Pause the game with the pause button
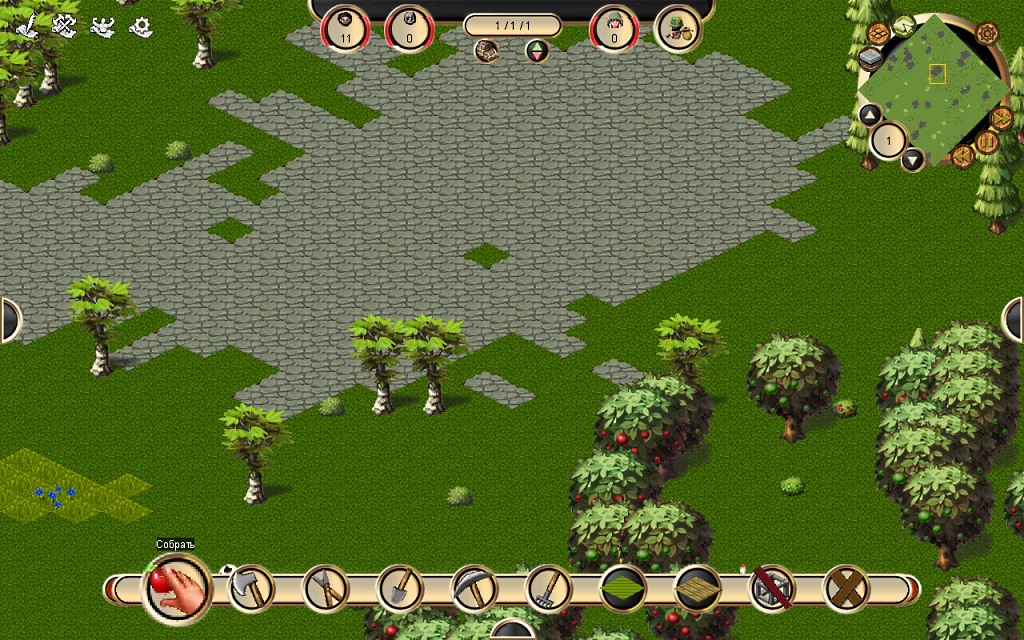1024x640 pixels. click(987, 143)
